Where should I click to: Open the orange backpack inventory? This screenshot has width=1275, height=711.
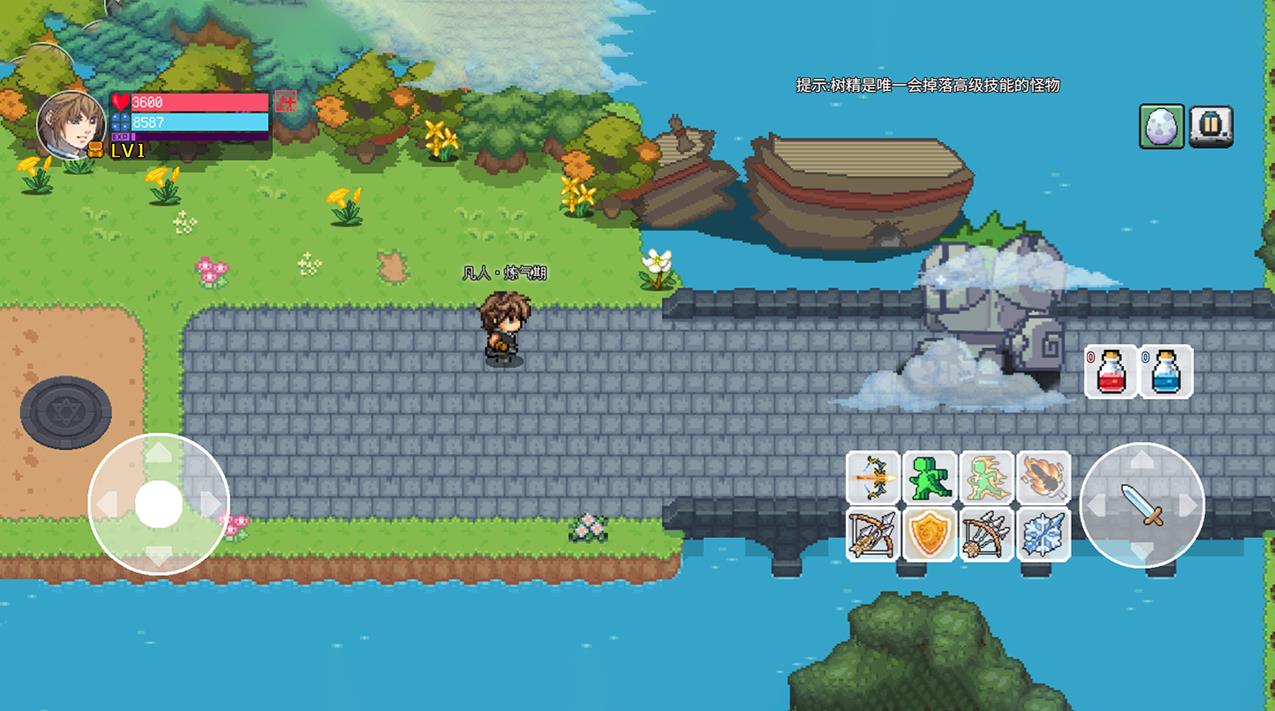96,150
